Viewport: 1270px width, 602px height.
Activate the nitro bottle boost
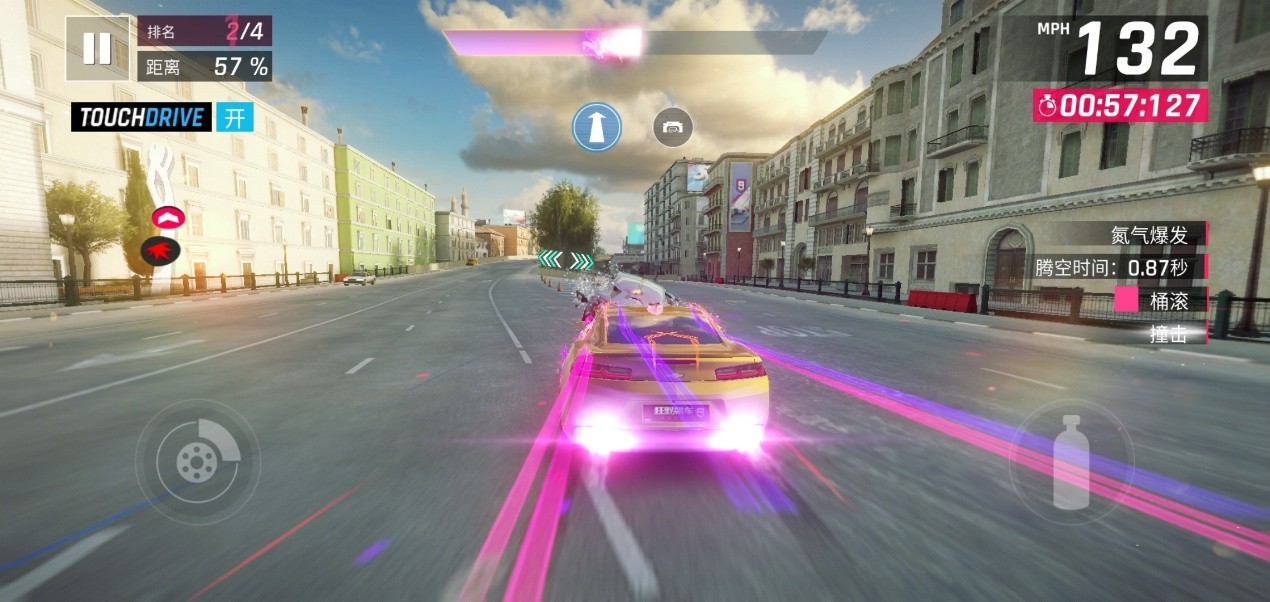[x=1071, y=462]
